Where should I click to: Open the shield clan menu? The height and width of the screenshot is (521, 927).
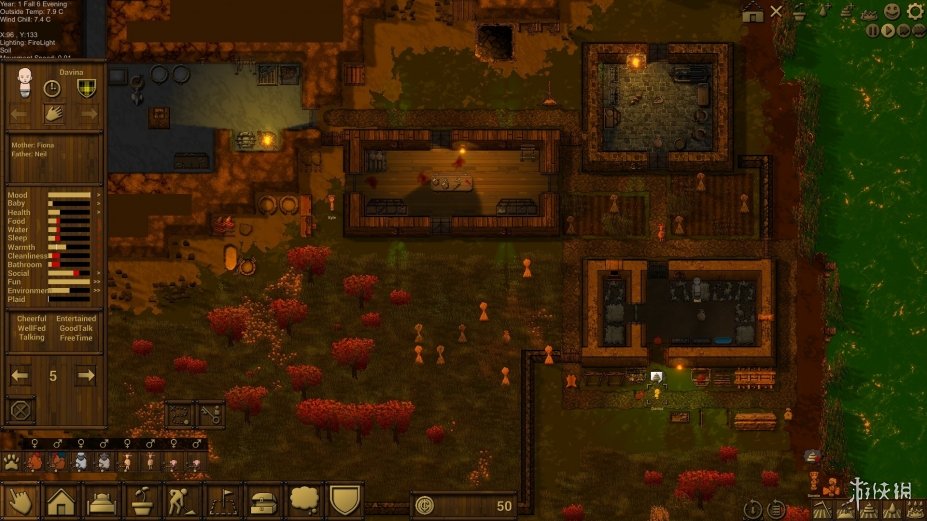coord(345,500)
